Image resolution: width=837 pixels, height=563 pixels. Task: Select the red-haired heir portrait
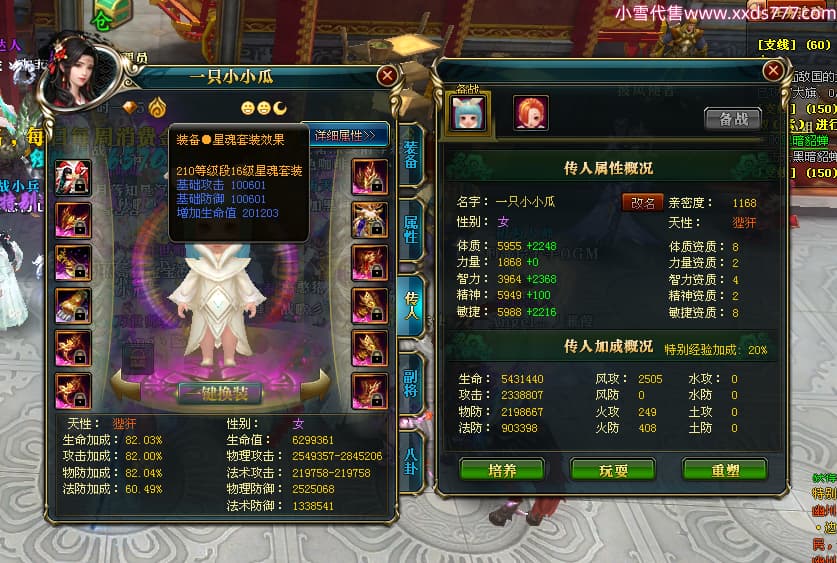click(530, 113)
